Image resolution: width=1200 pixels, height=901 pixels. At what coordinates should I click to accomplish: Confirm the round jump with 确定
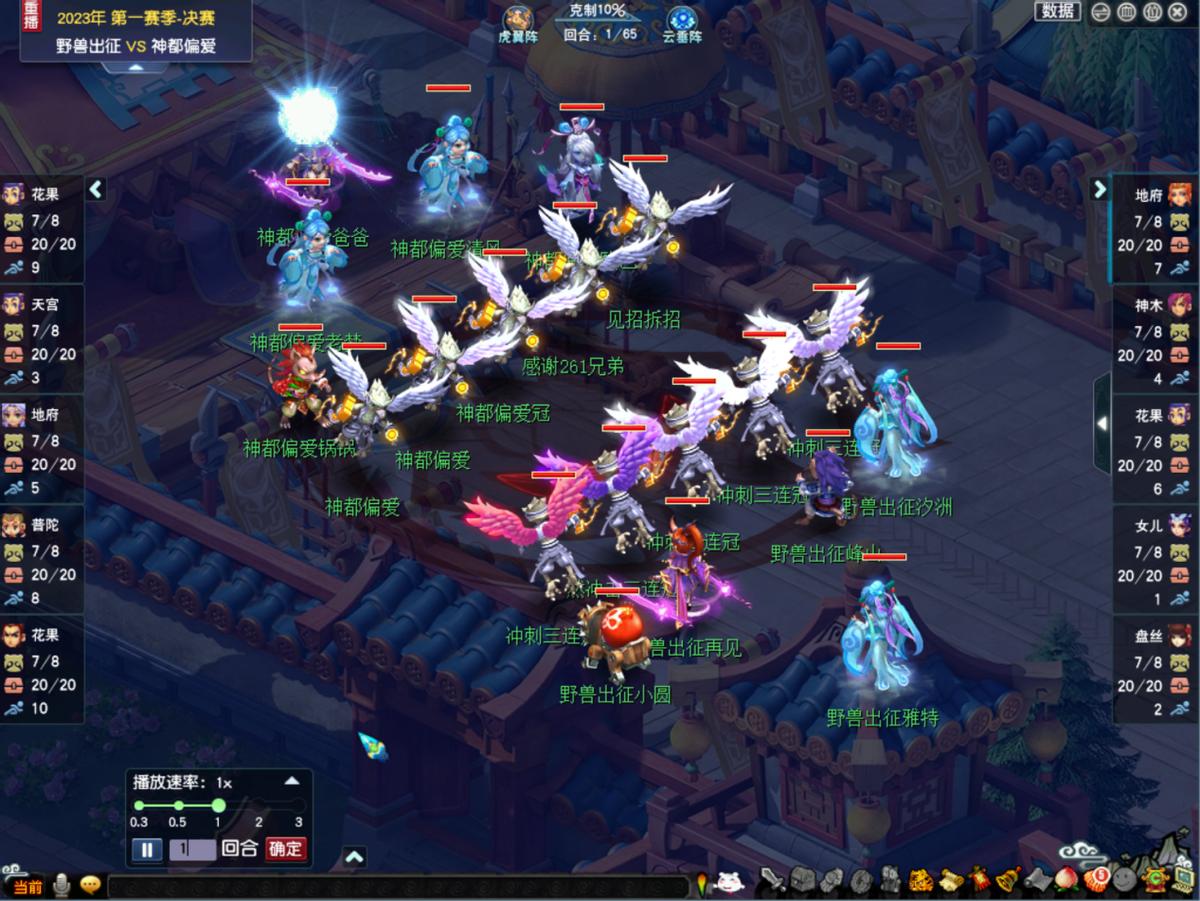coord(285,849)
